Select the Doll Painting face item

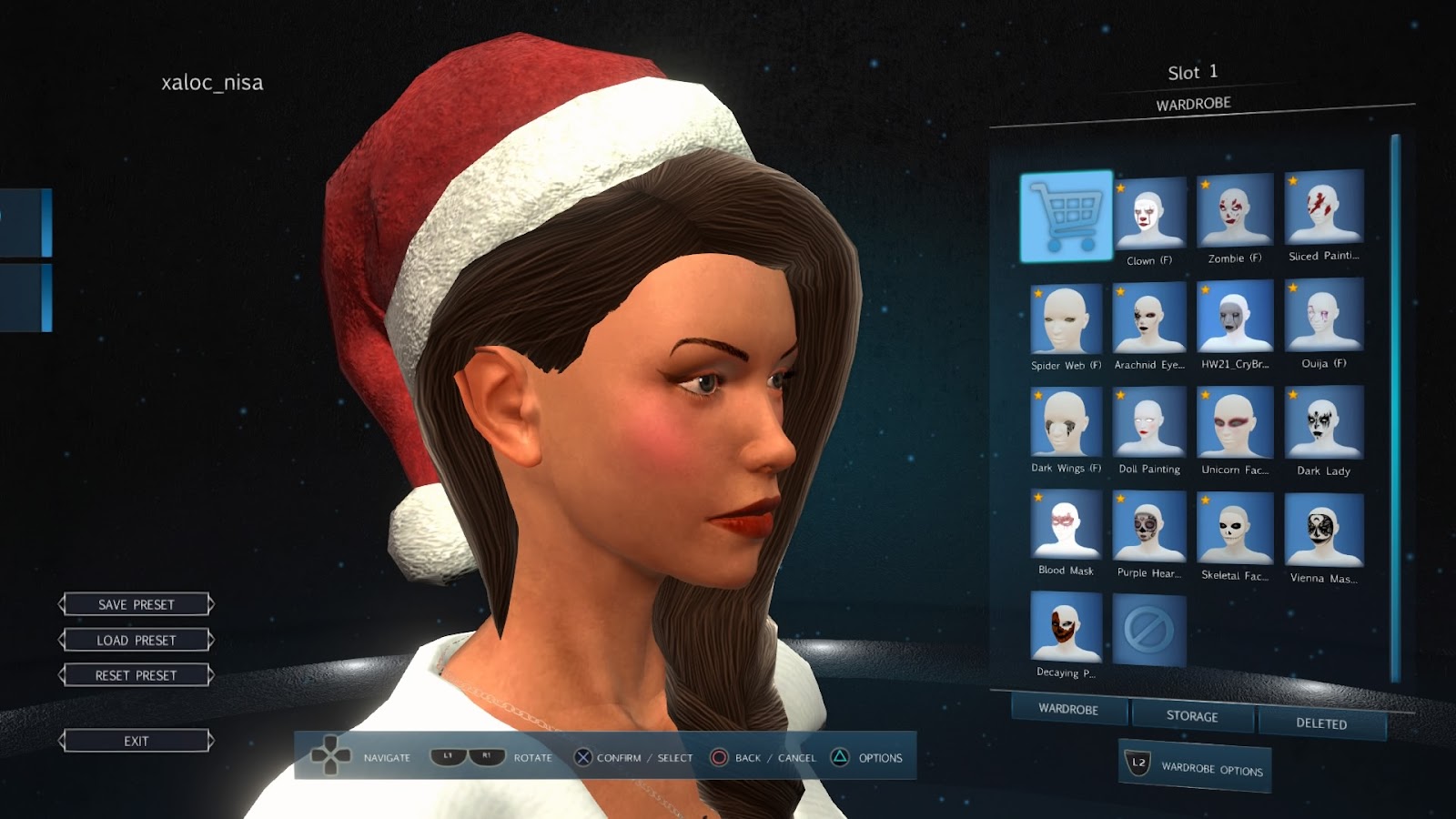1149,423
